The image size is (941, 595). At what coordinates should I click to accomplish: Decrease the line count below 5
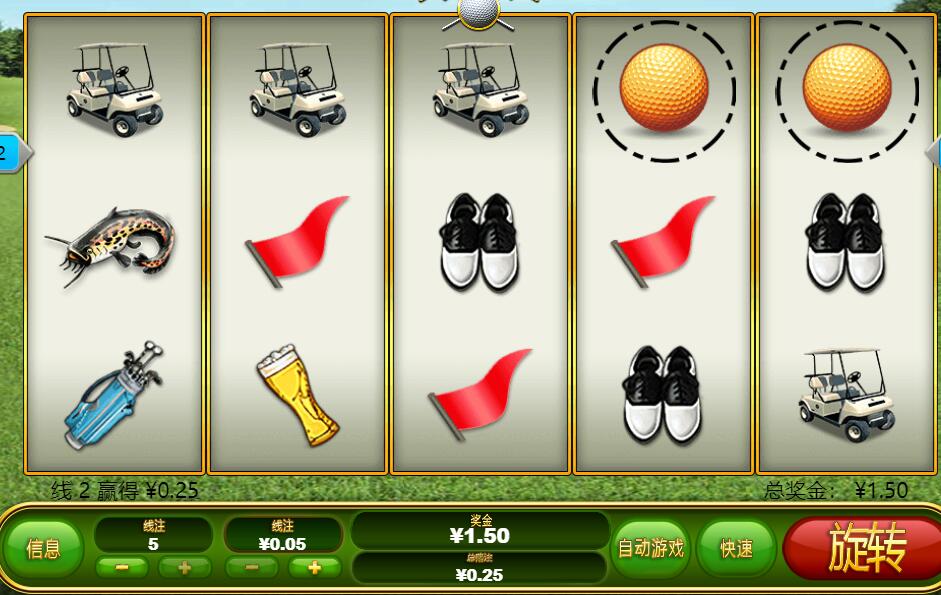pyautogui.click(x=122, y=568)
